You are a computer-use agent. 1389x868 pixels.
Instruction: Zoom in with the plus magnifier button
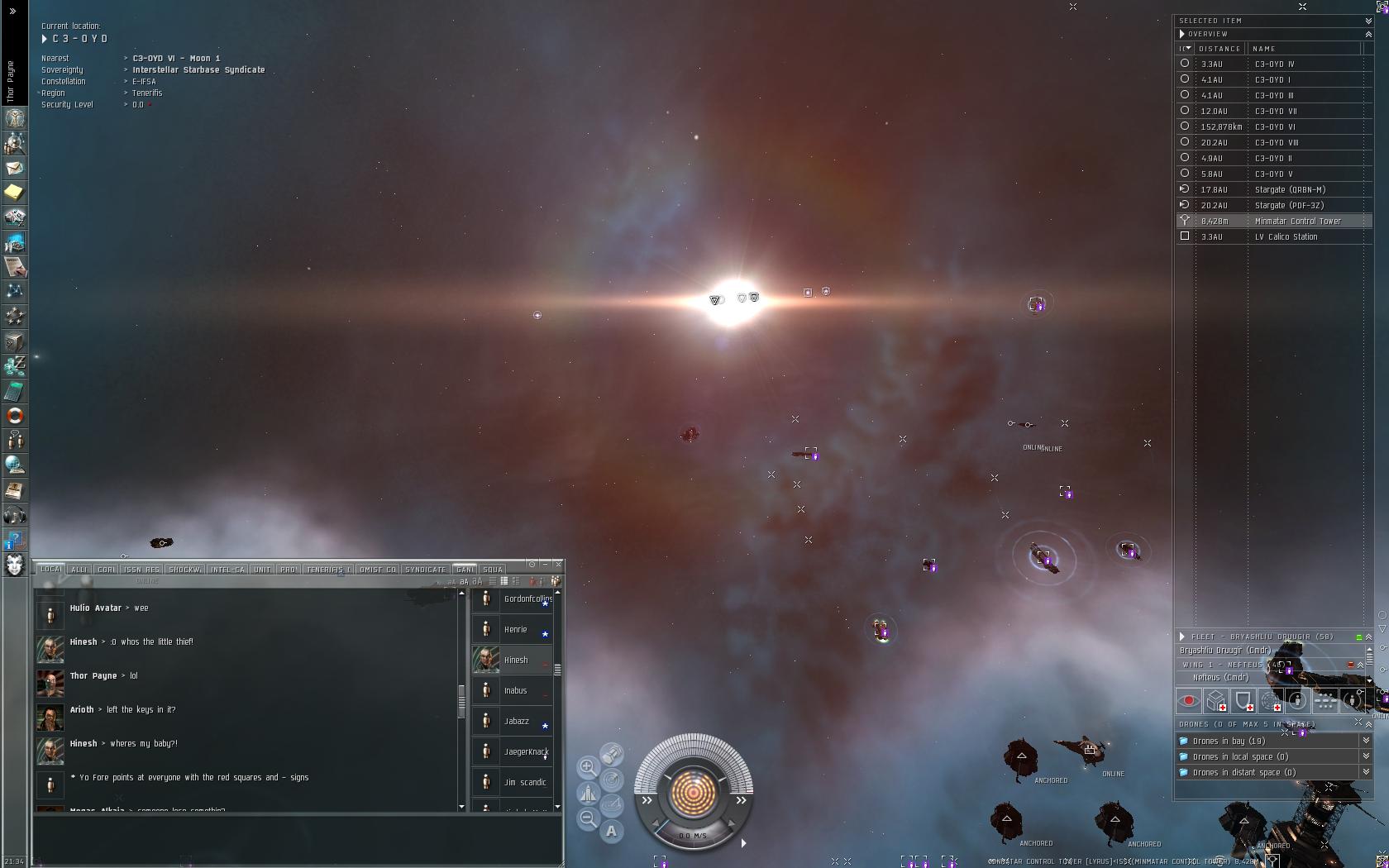pyautogui.click(x=587, y=767)
